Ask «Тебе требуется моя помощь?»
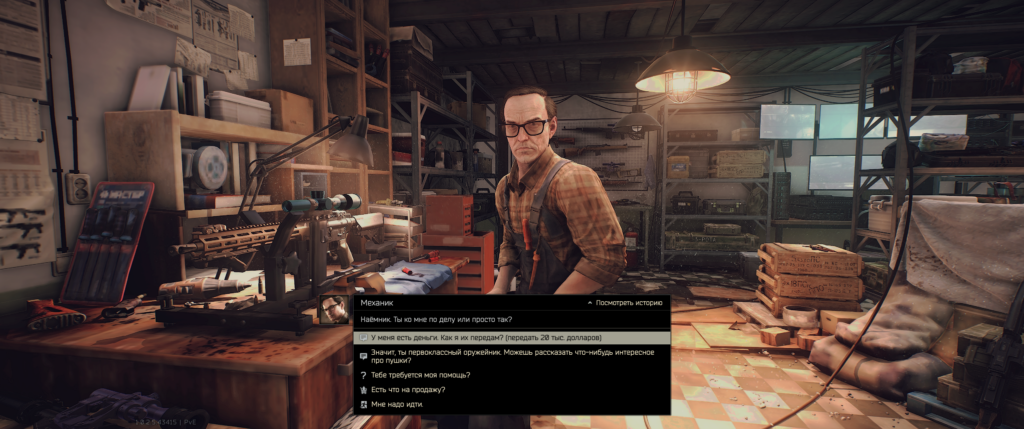This screenshot has width=1024, height=429. click(420, 375)
